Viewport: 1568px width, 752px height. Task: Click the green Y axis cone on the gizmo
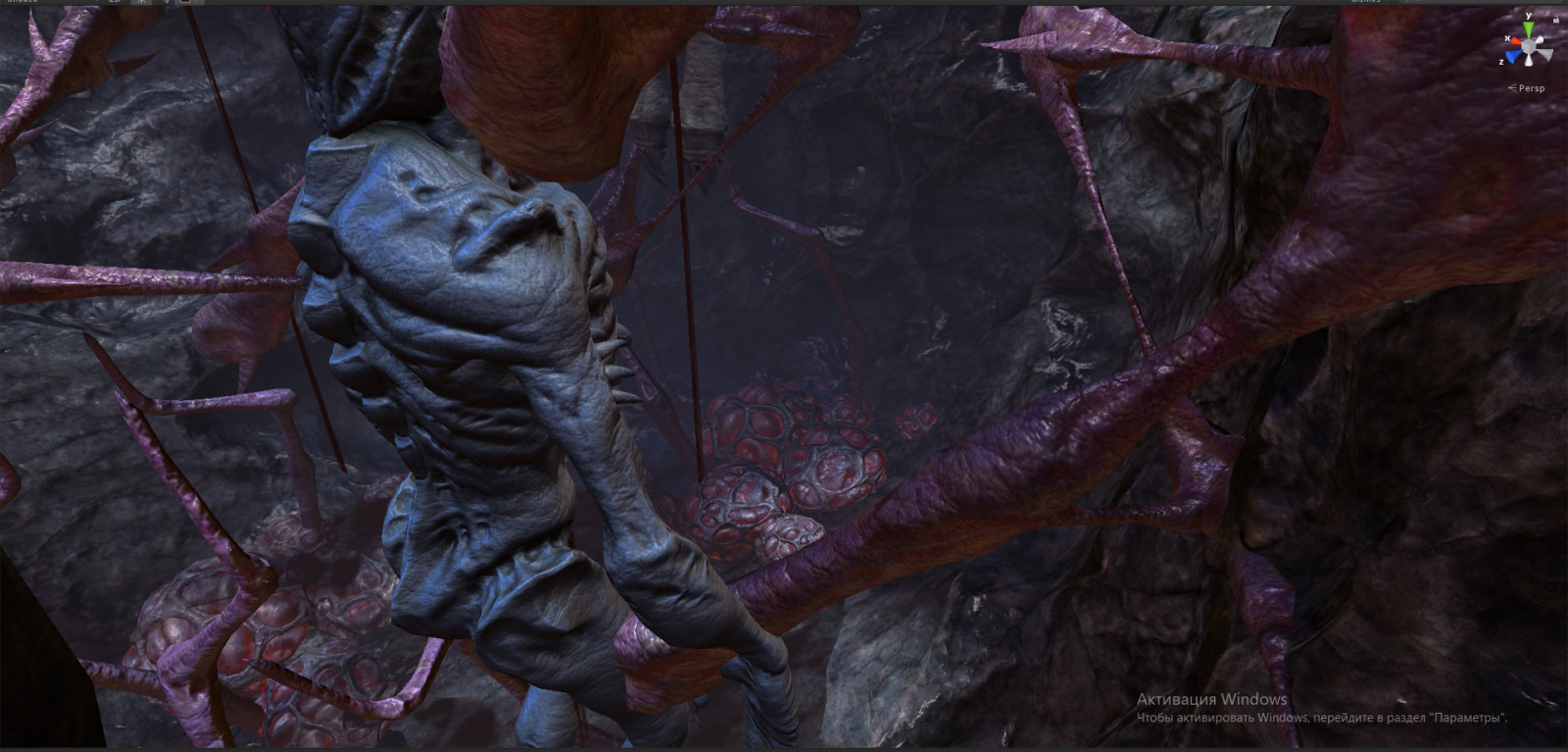point(1528,29)
